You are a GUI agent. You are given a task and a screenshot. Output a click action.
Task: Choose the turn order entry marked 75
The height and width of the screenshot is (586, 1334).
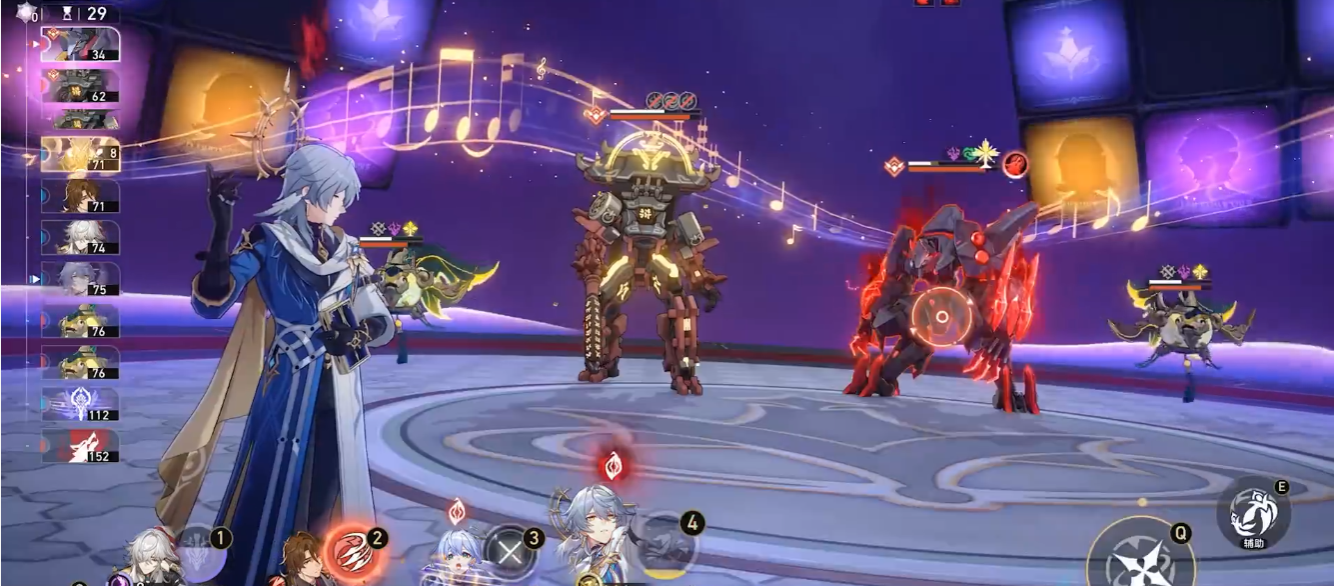click(x=80, y=279)
